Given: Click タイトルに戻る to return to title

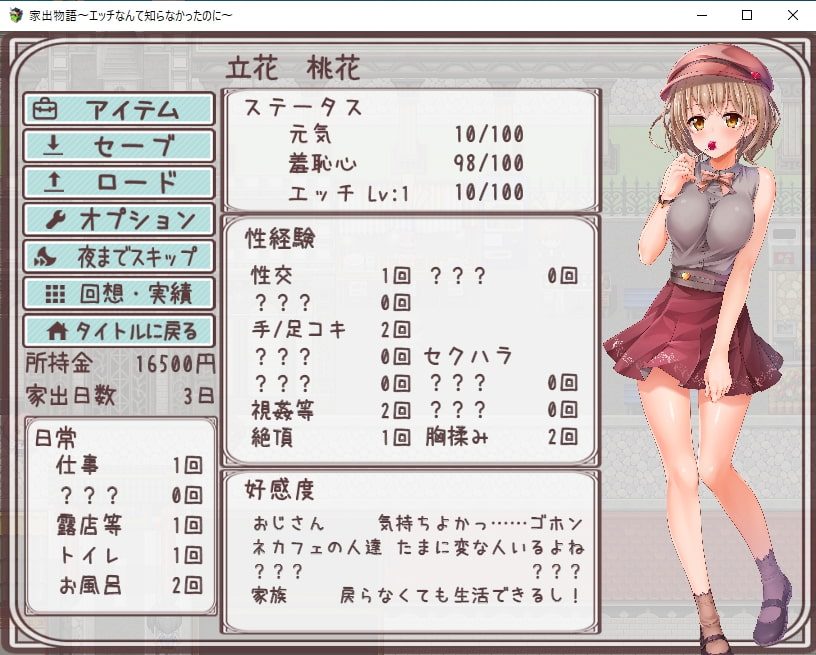Looking at the screenshot, I should click(x=119, y=330).
